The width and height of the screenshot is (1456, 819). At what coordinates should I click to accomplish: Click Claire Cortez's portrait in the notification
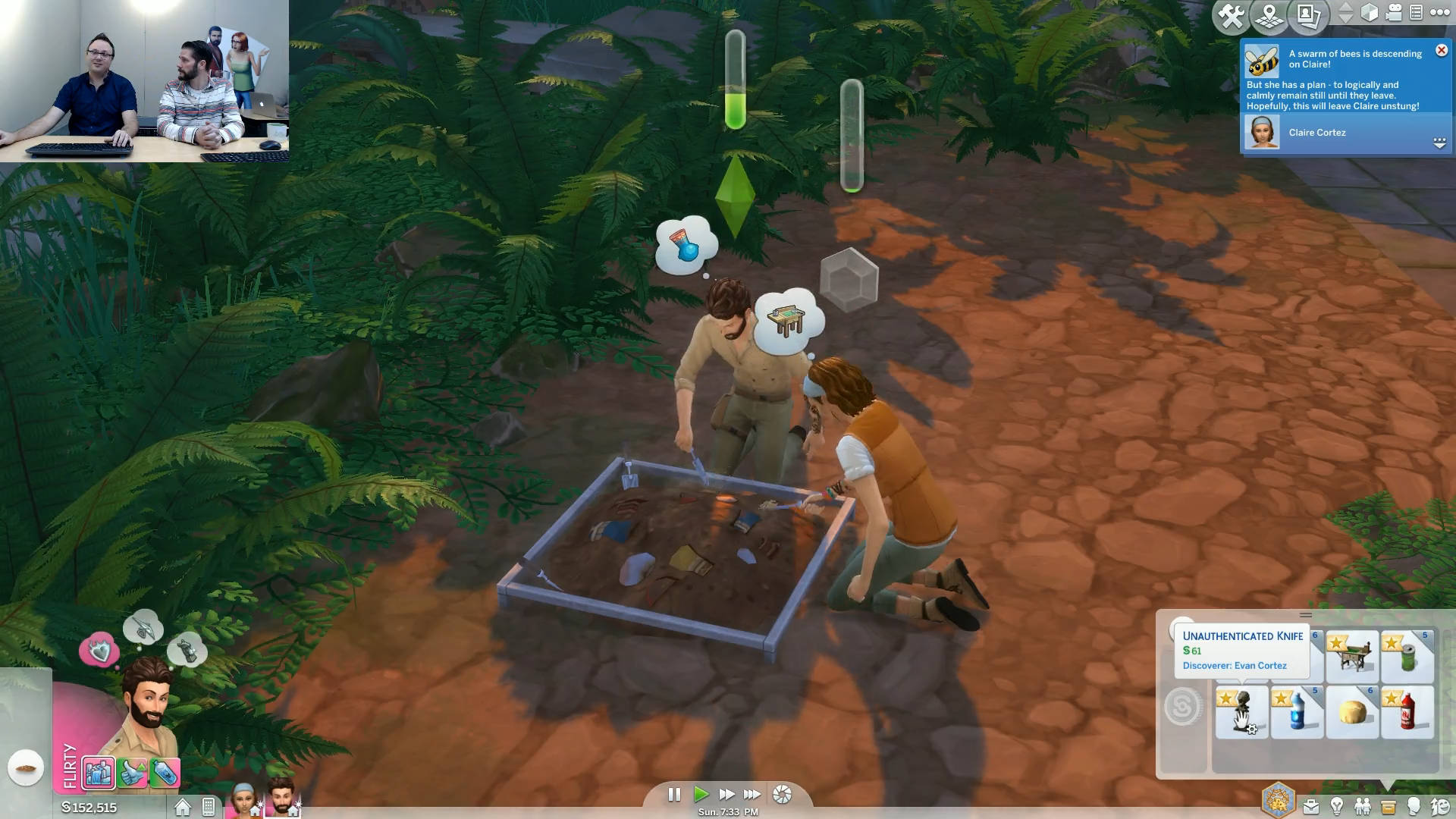(1262, 132)
